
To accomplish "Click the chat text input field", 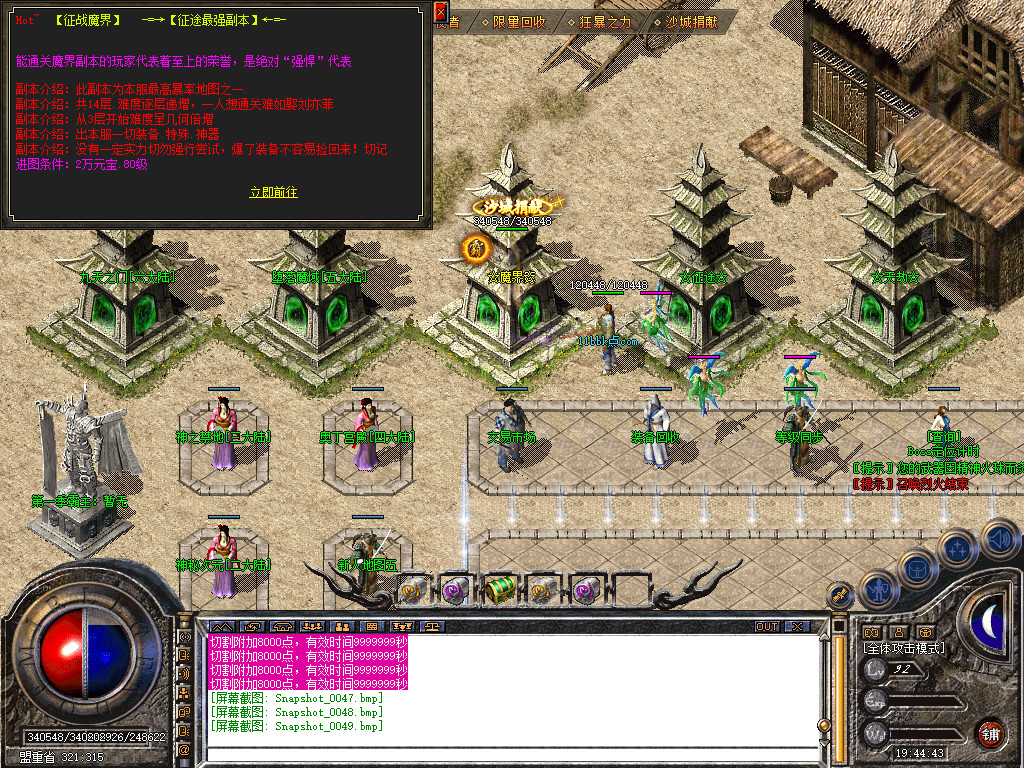I will click(500, 753).
